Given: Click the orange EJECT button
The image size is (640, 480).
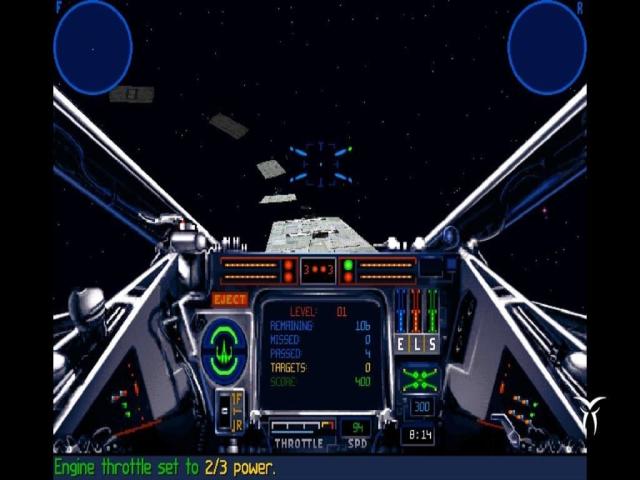Looking at the screenshot, I should 230,299.
